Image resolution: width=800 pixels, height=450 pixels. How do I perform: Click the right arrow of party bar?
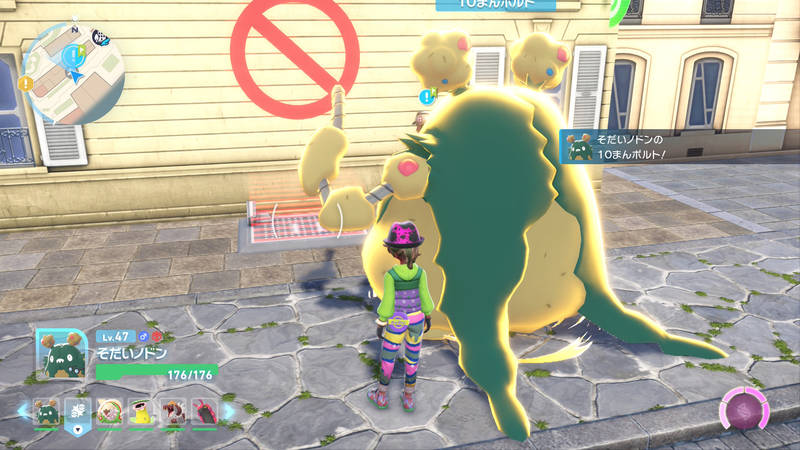click(x=228, y=410)
